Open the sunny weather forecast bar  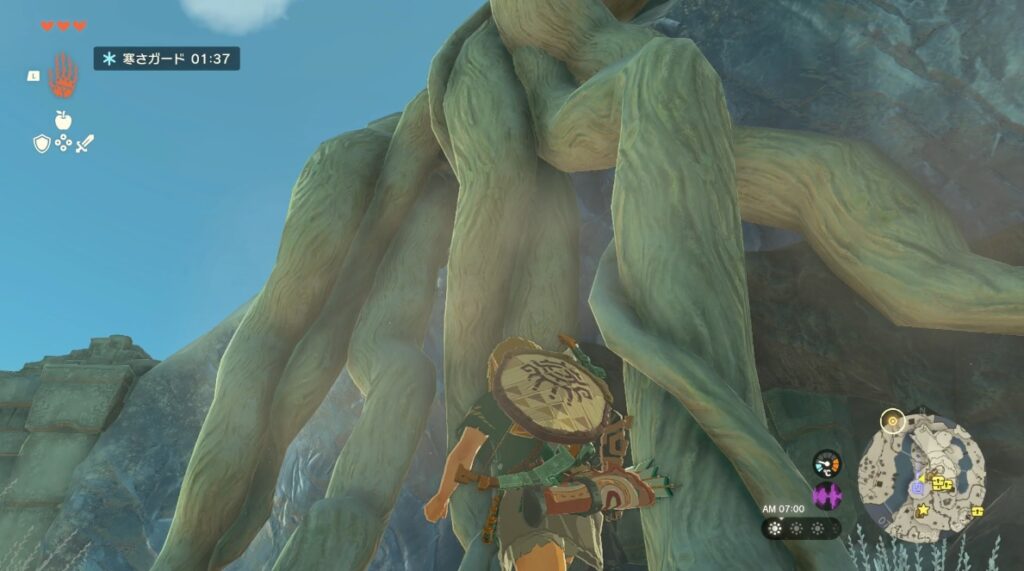801,528
